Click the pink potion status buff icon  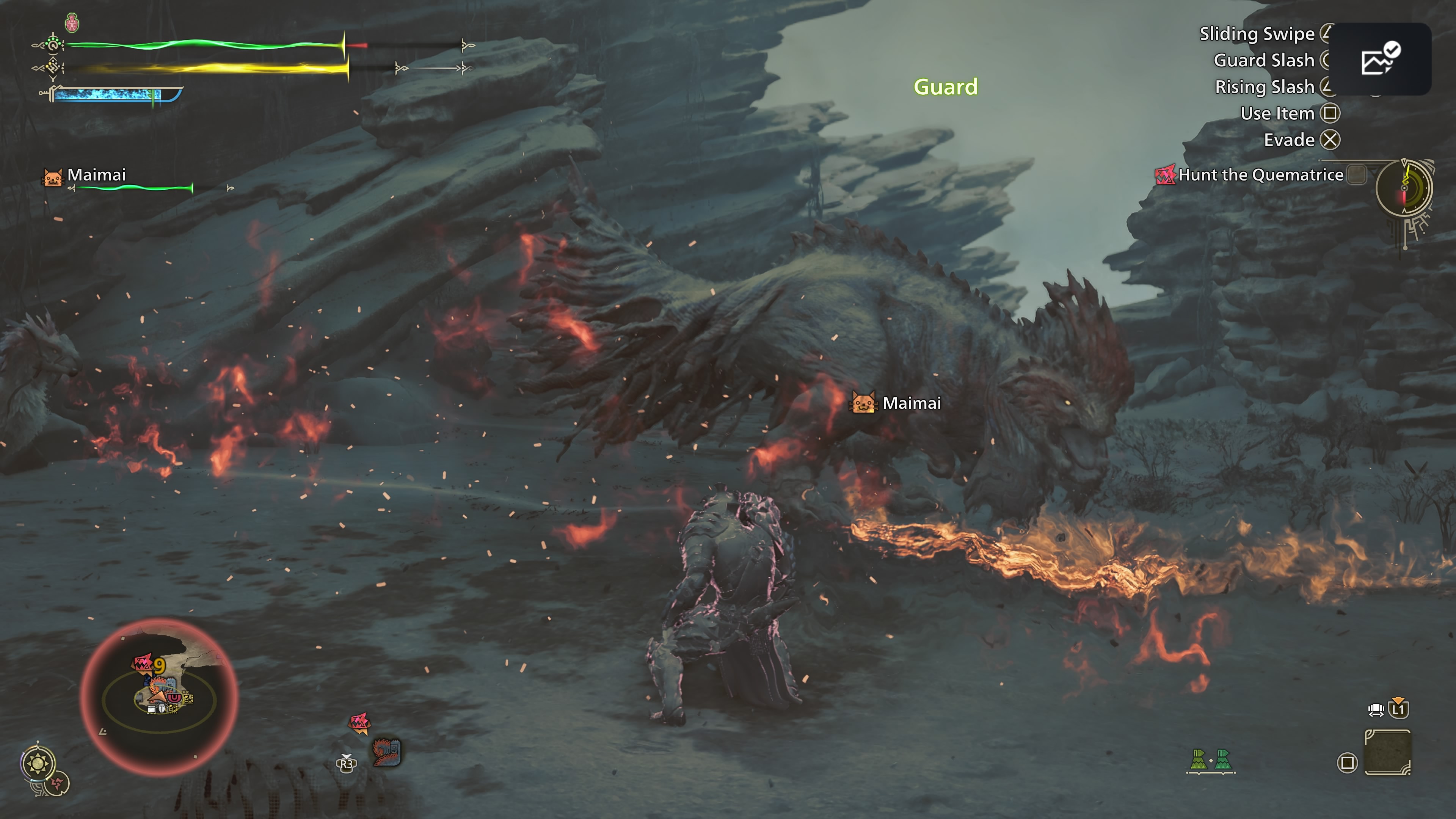click(72, 23)
